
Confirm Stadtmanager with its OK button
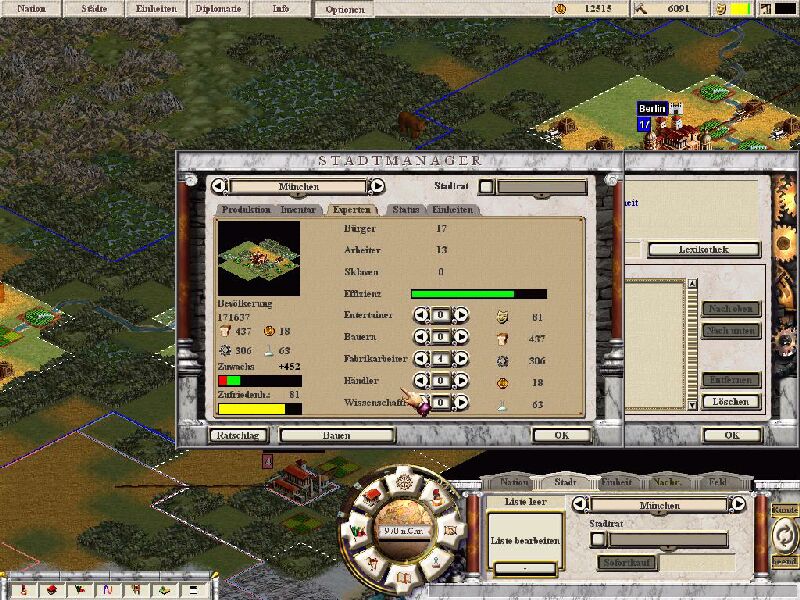pyautogui.click(x=561, y=435)
